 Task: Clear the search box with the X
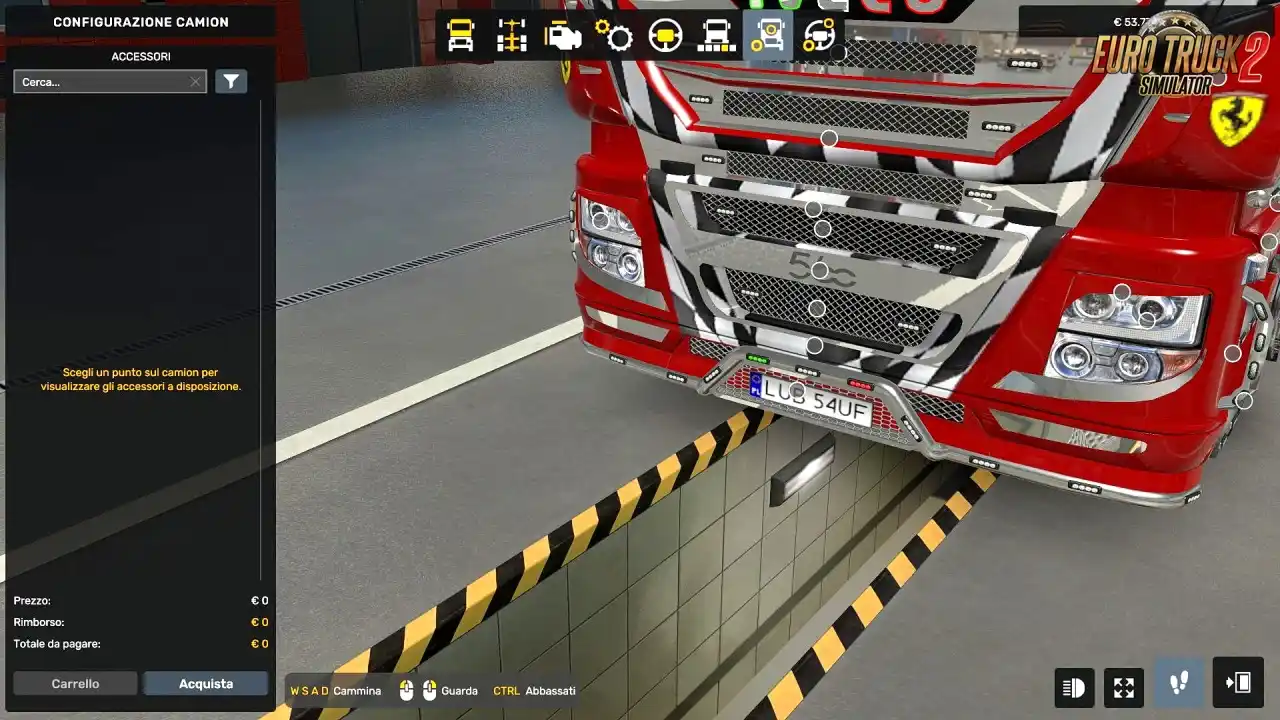point(195,82)
